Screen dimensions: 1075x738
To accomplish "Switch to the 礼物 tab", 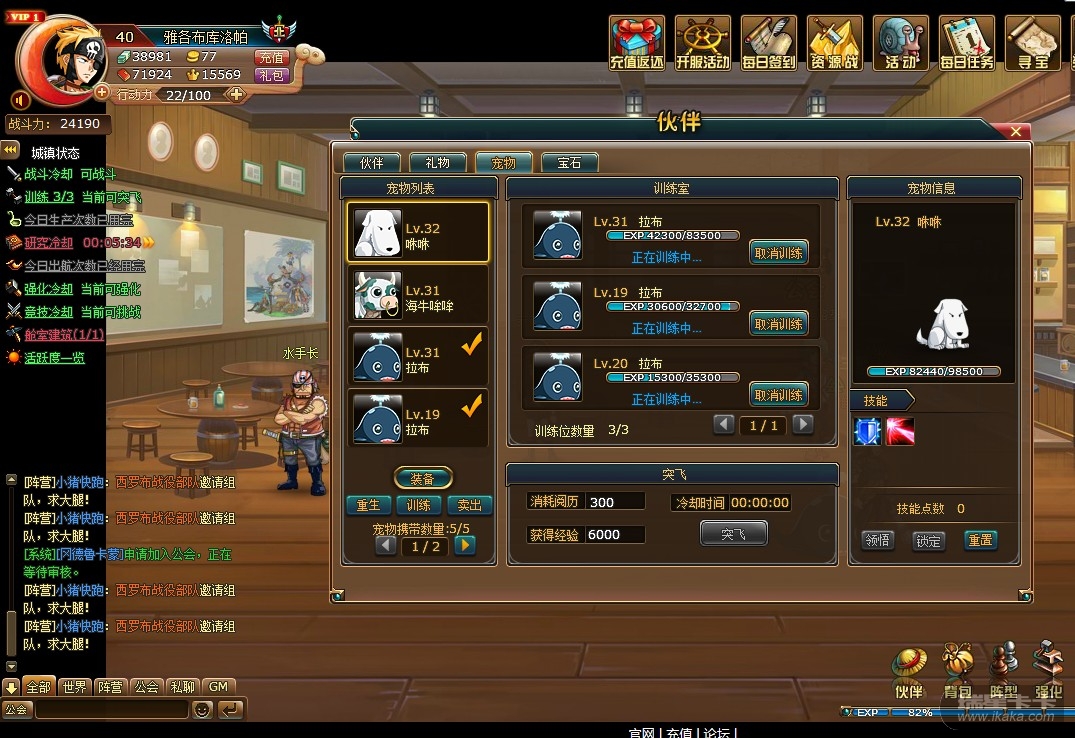I will (437, 163).
